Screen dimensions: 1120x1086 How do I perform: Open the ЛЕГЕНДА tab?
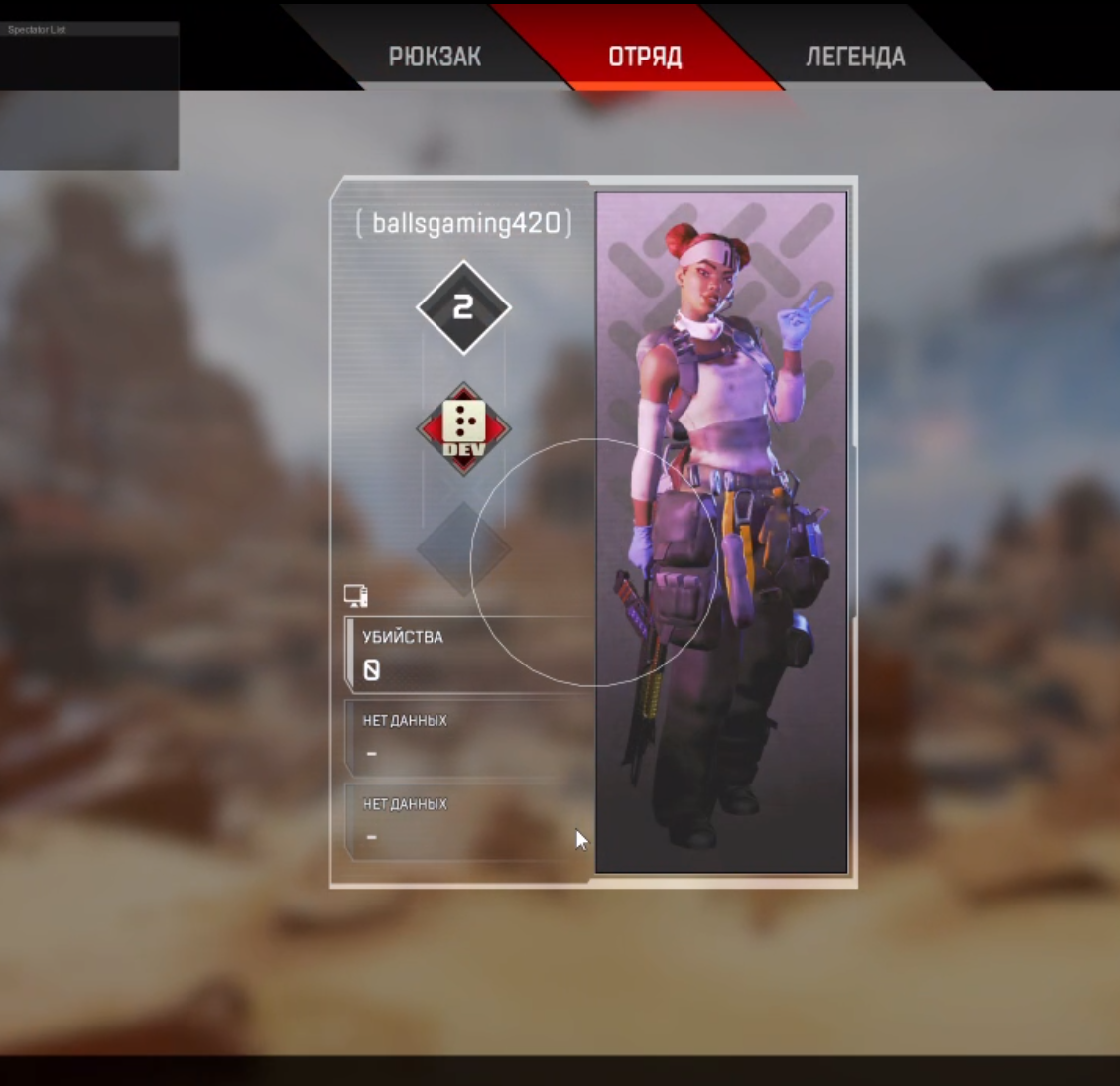[x=855, y=57]
